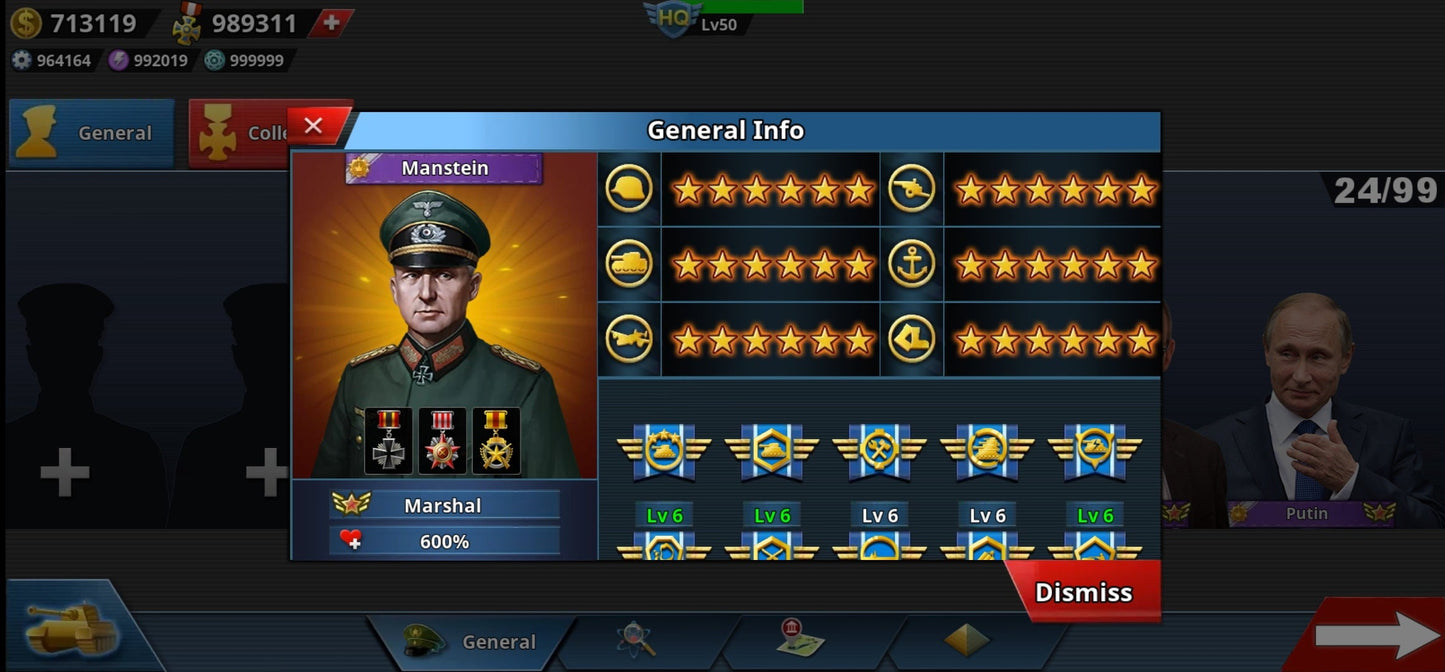
Task: Select the golden tank button
Action: click(x=70, y=627)
